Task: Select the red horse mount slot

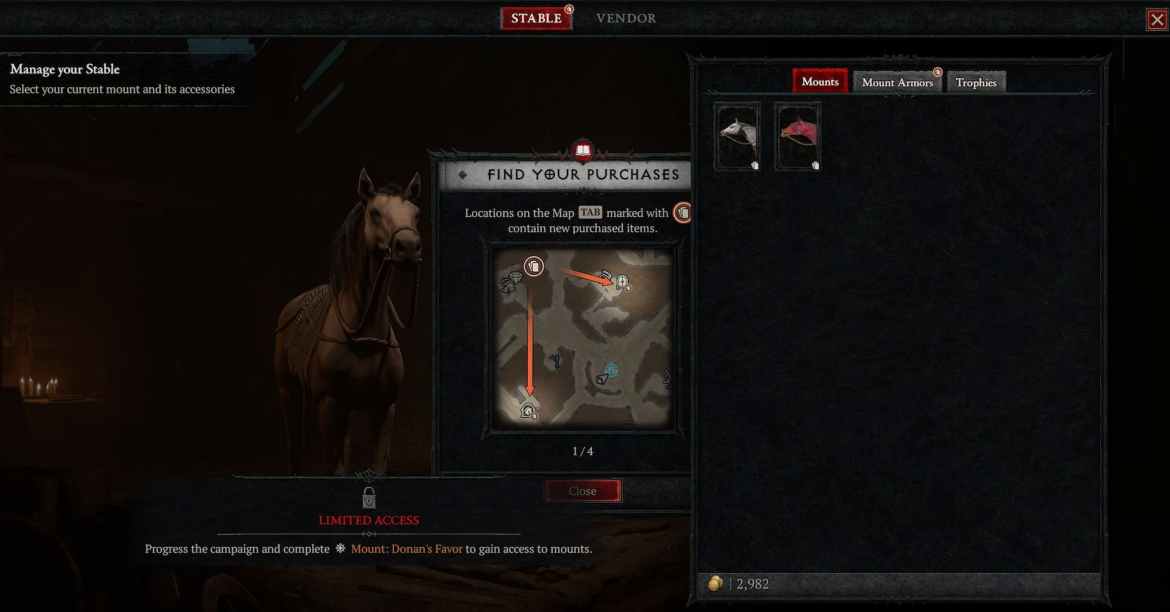Action: click(x=798, y=136)
